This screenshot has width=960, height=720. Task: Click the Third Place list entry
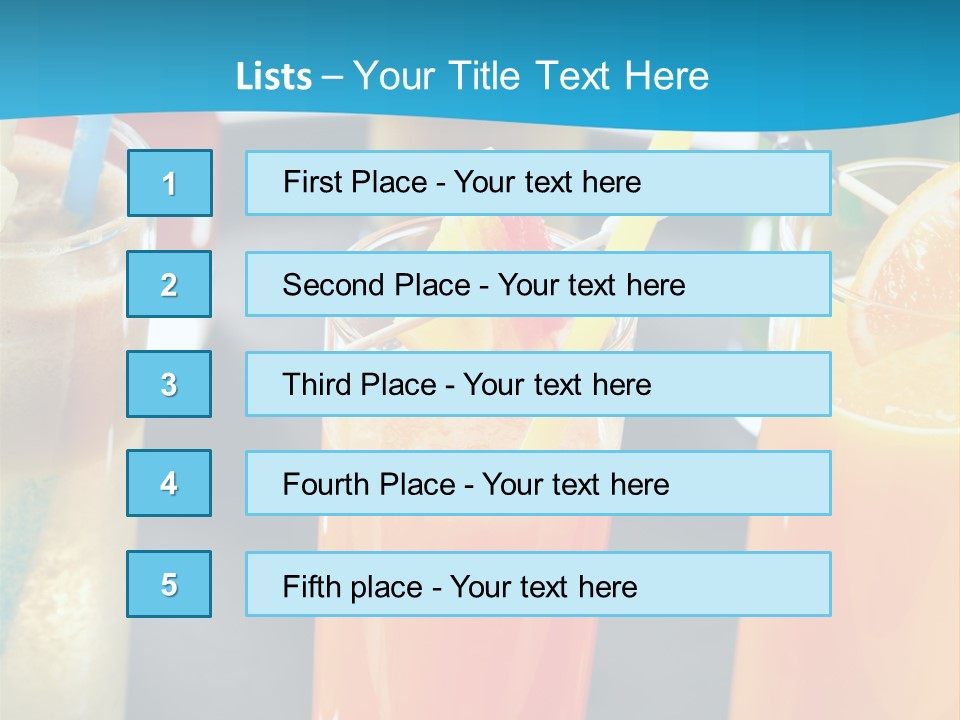[538, 384]
